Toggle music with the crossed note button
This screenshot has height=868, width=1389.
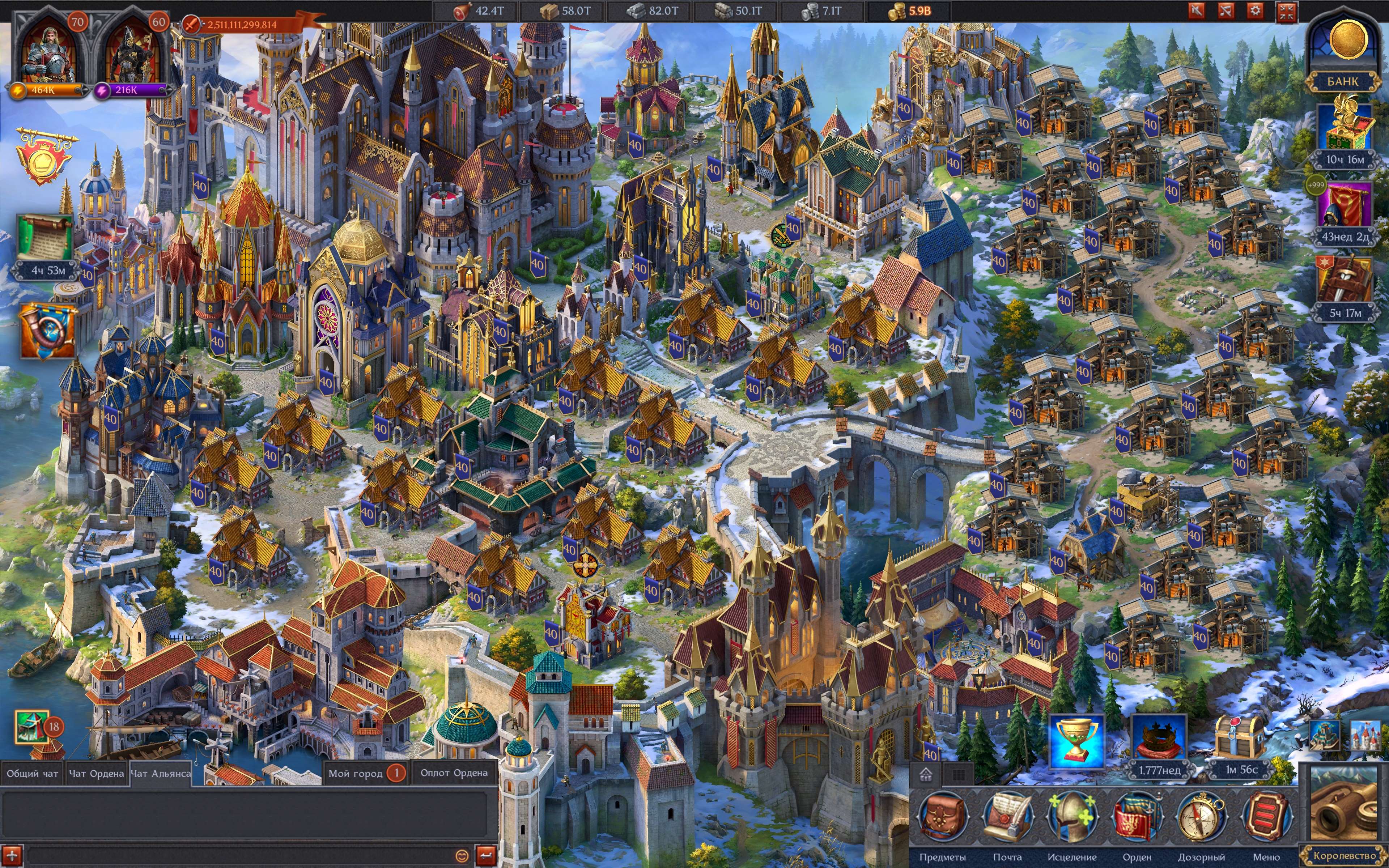click(1226, 10)
